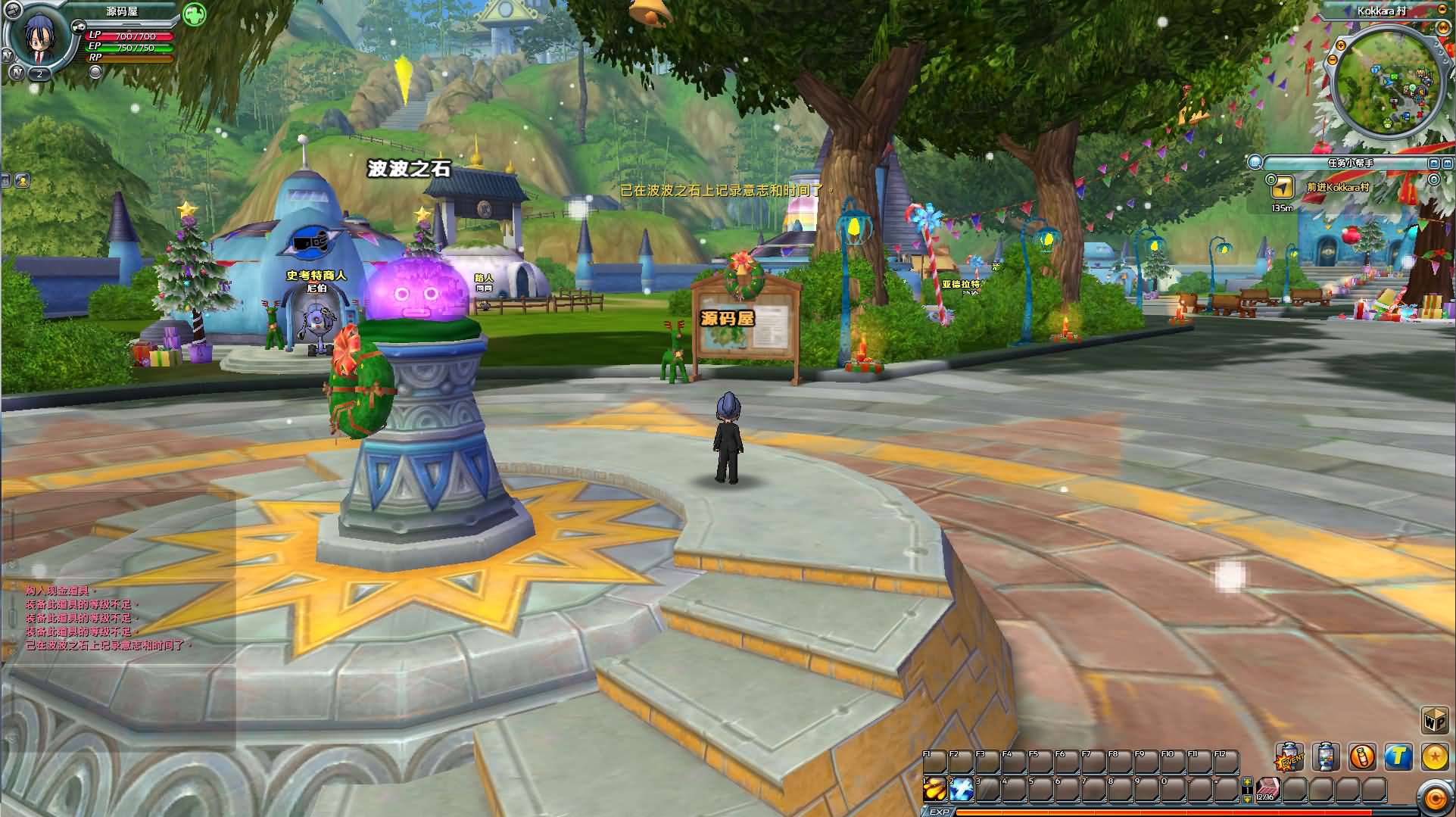The image size is (1456, 817).
Task: Collapse the 任务小帮手 quest helper panel
Action: click(x=1434, y=163)
